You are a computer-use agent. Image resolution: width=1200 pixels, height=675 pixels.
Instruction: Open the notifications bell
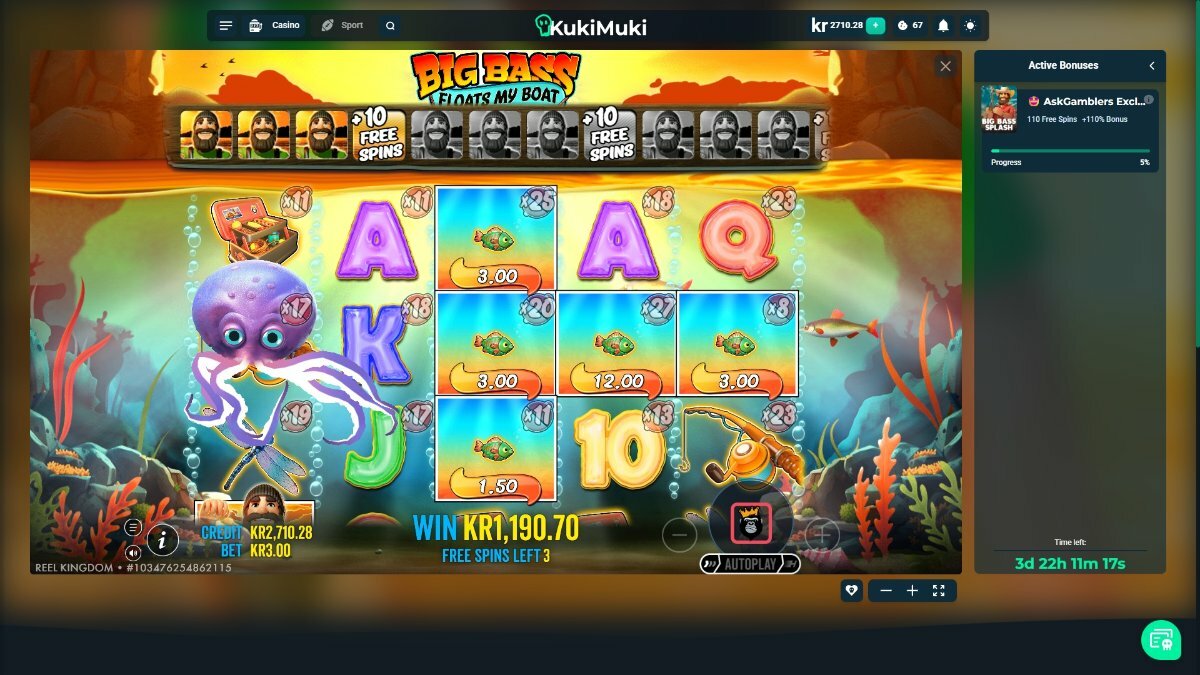[943, 26]
